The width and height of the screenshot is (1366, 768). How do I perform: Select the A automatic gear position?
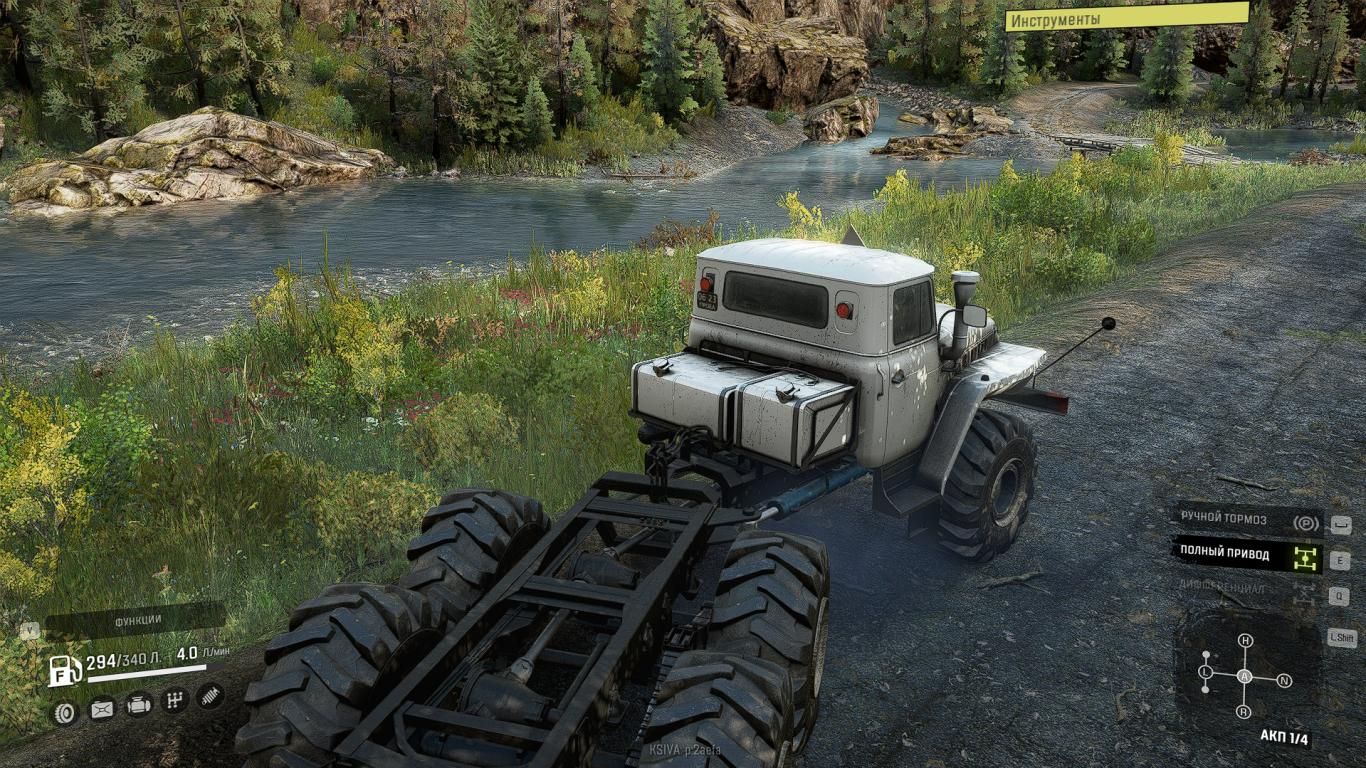point(1245,677)
